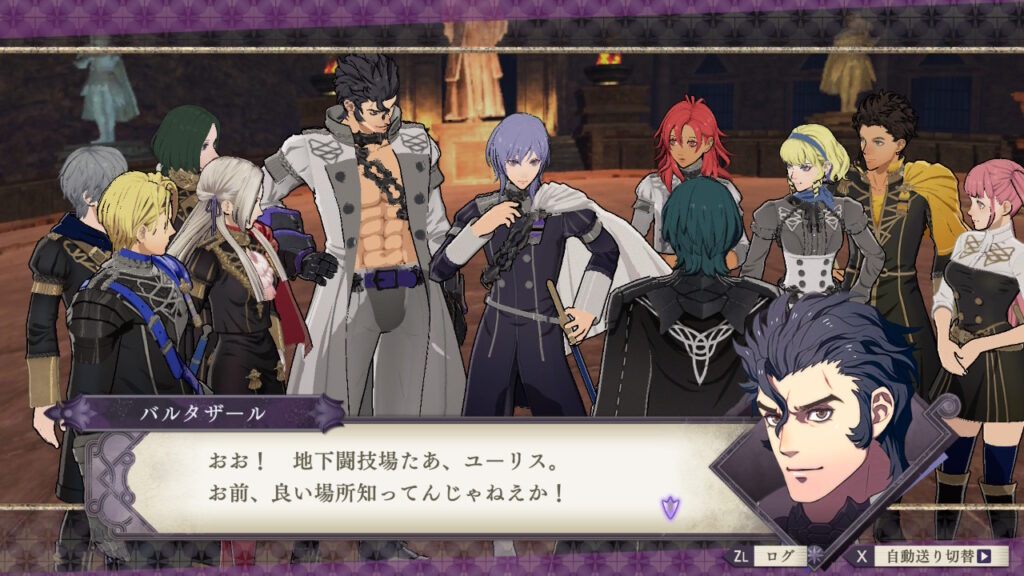The width and height of the screenshot is (1024, 576).
Task: Toggle 自動送り切替 auto-advance
Action: pyautogui.click(x=933, y=556)
